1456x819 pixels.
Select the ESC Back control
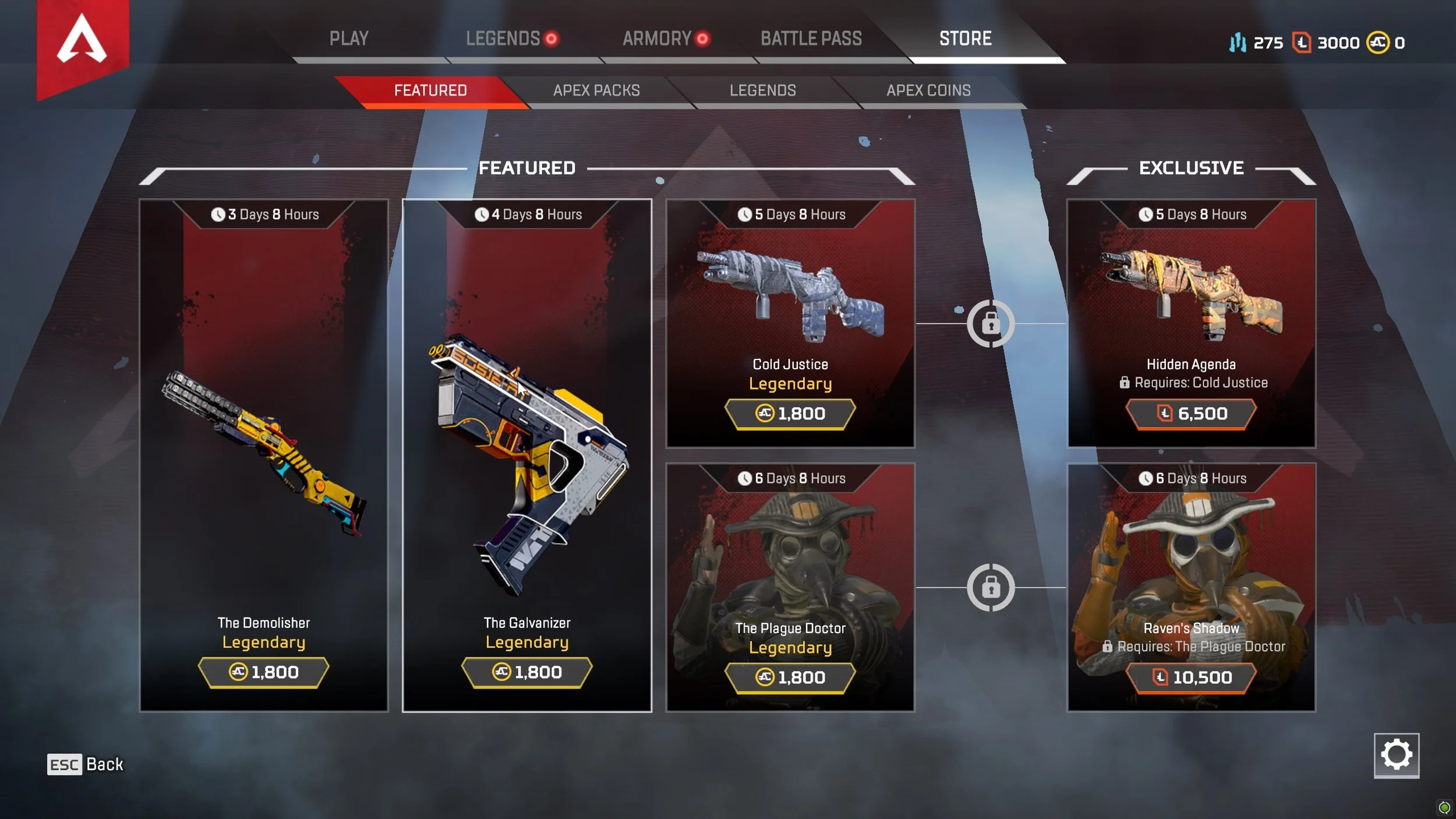(x=83, y=764)
